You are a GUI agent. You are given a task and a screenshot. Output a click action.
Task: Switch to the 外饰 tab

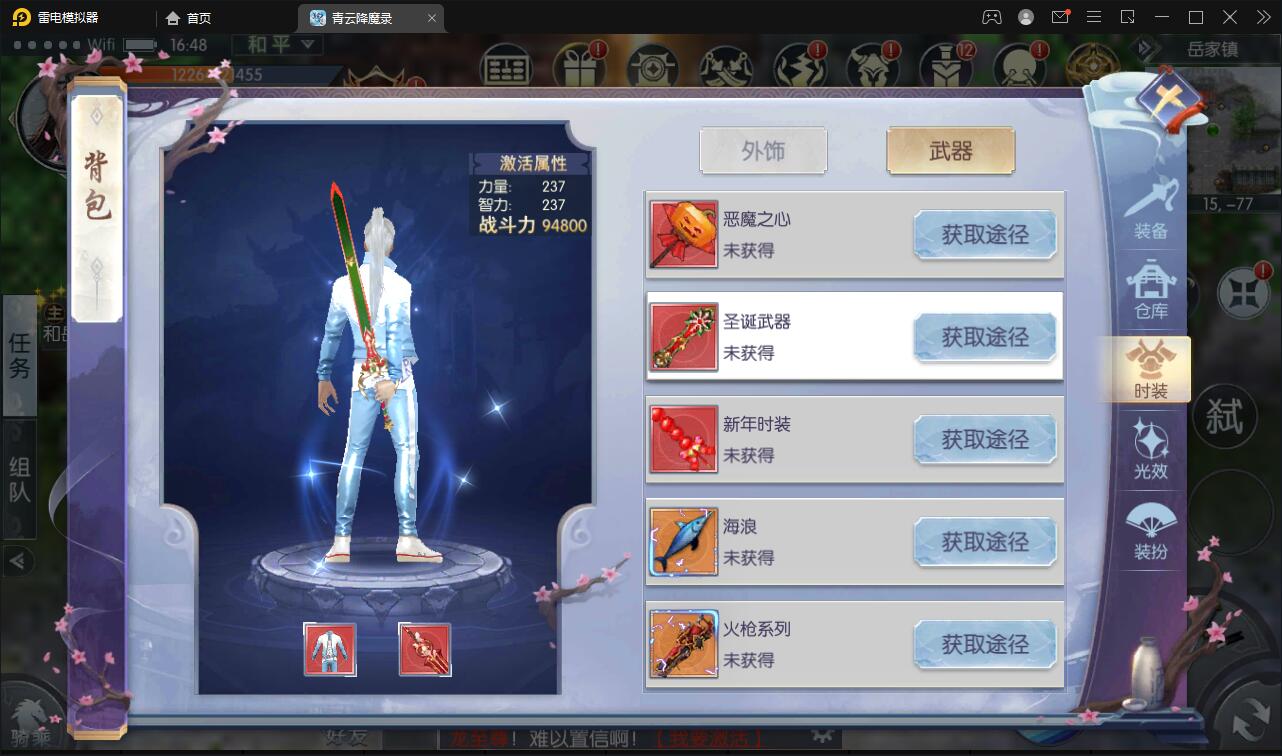pos(763,150)
